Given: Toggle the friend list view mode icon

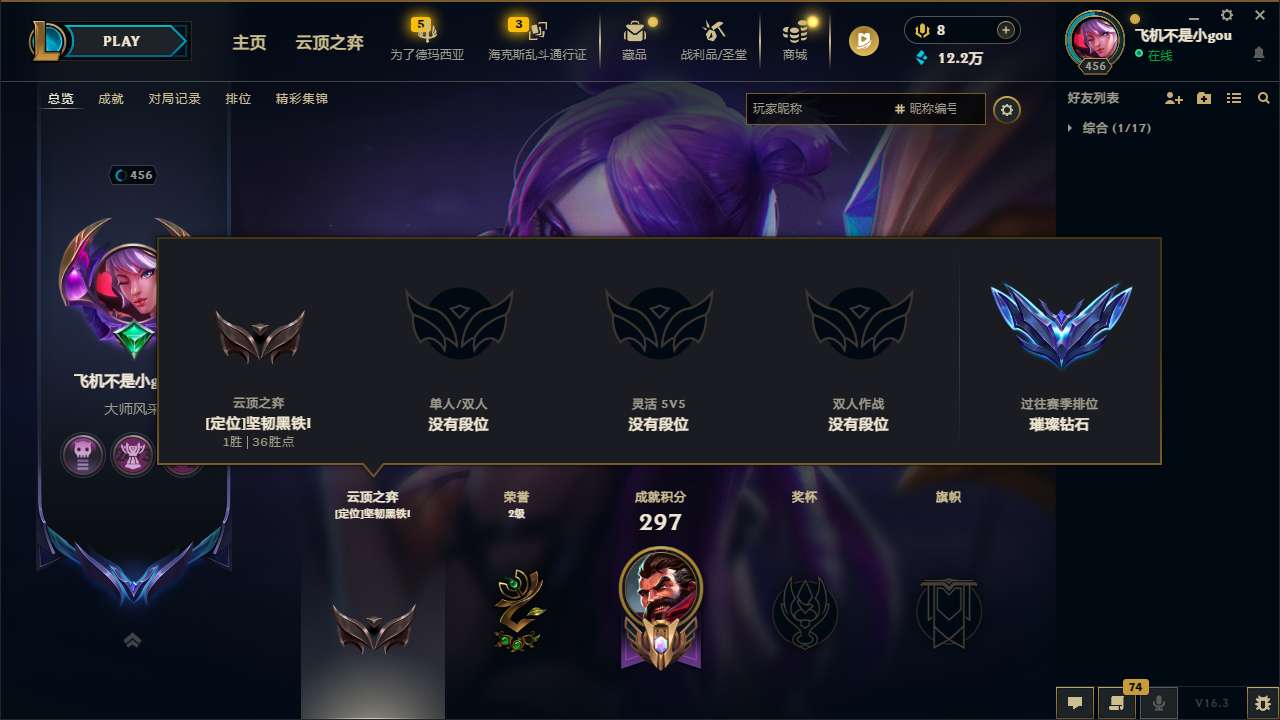Looking at the screenshot, I should [x=1233, y=98].
